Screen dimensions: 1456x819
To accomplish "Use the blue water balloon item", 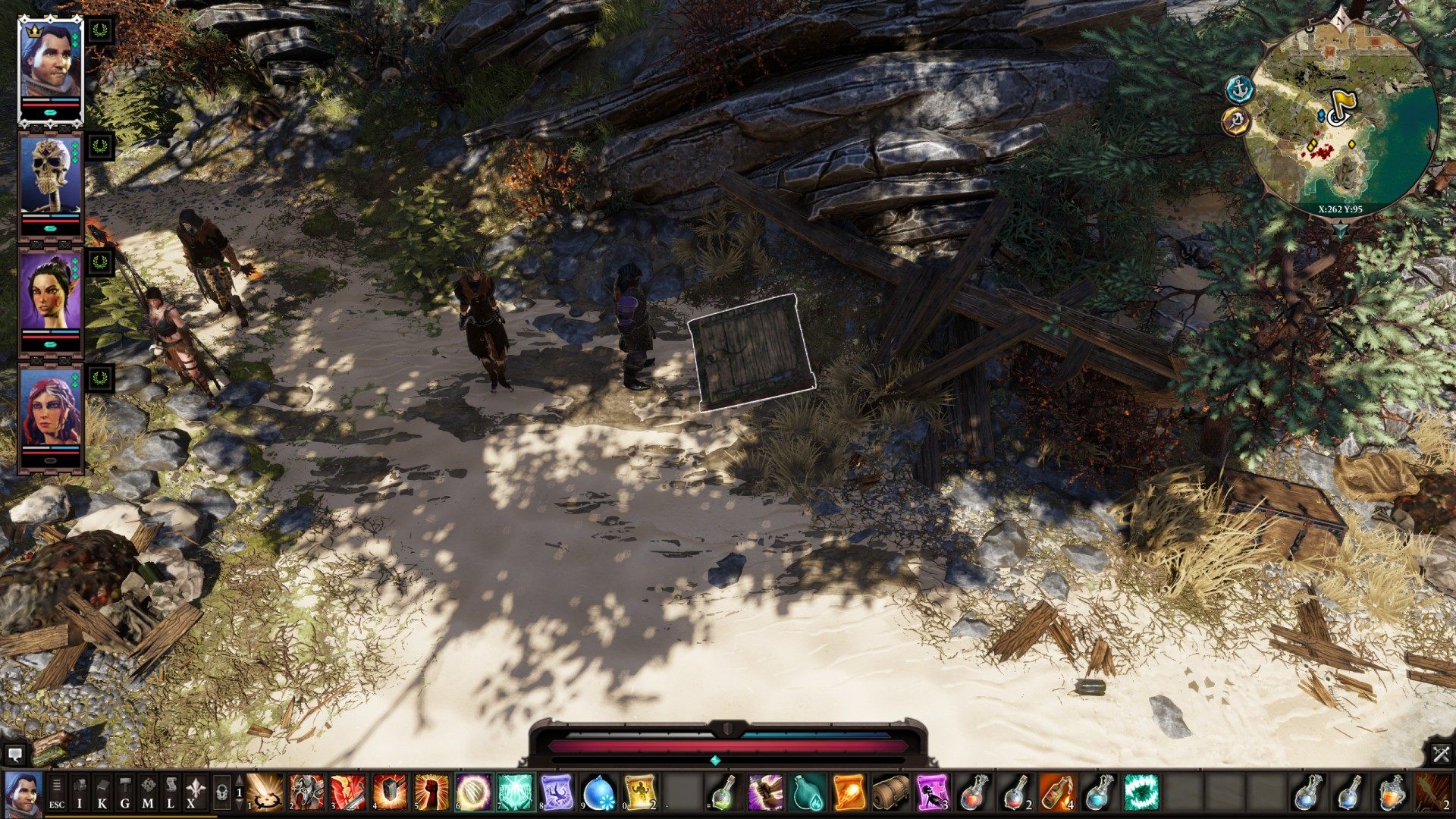I will pyautogui.click(x=598, y=792).
